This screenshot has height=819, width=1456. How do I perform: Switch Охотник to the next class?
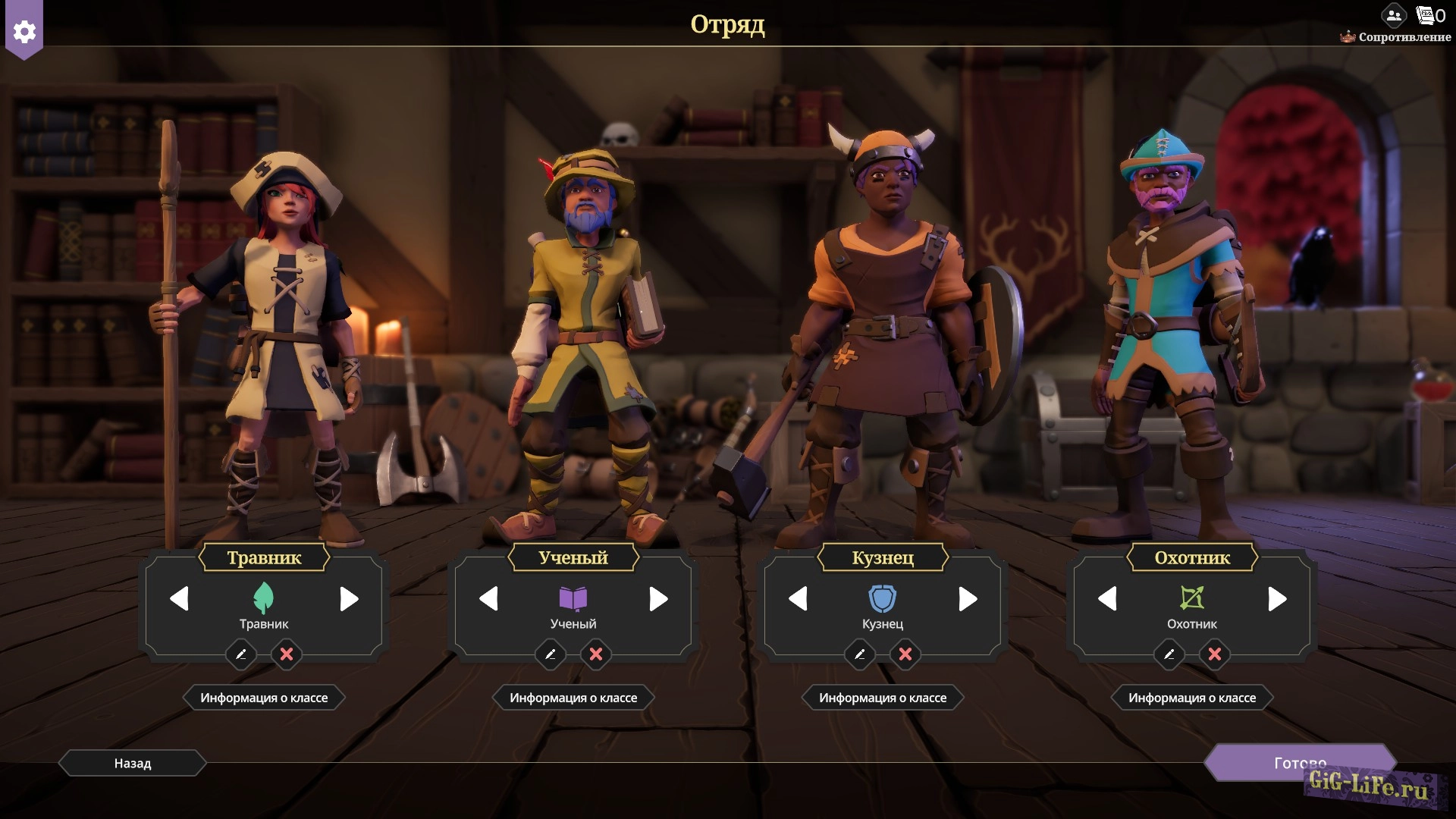[1277, 599]
